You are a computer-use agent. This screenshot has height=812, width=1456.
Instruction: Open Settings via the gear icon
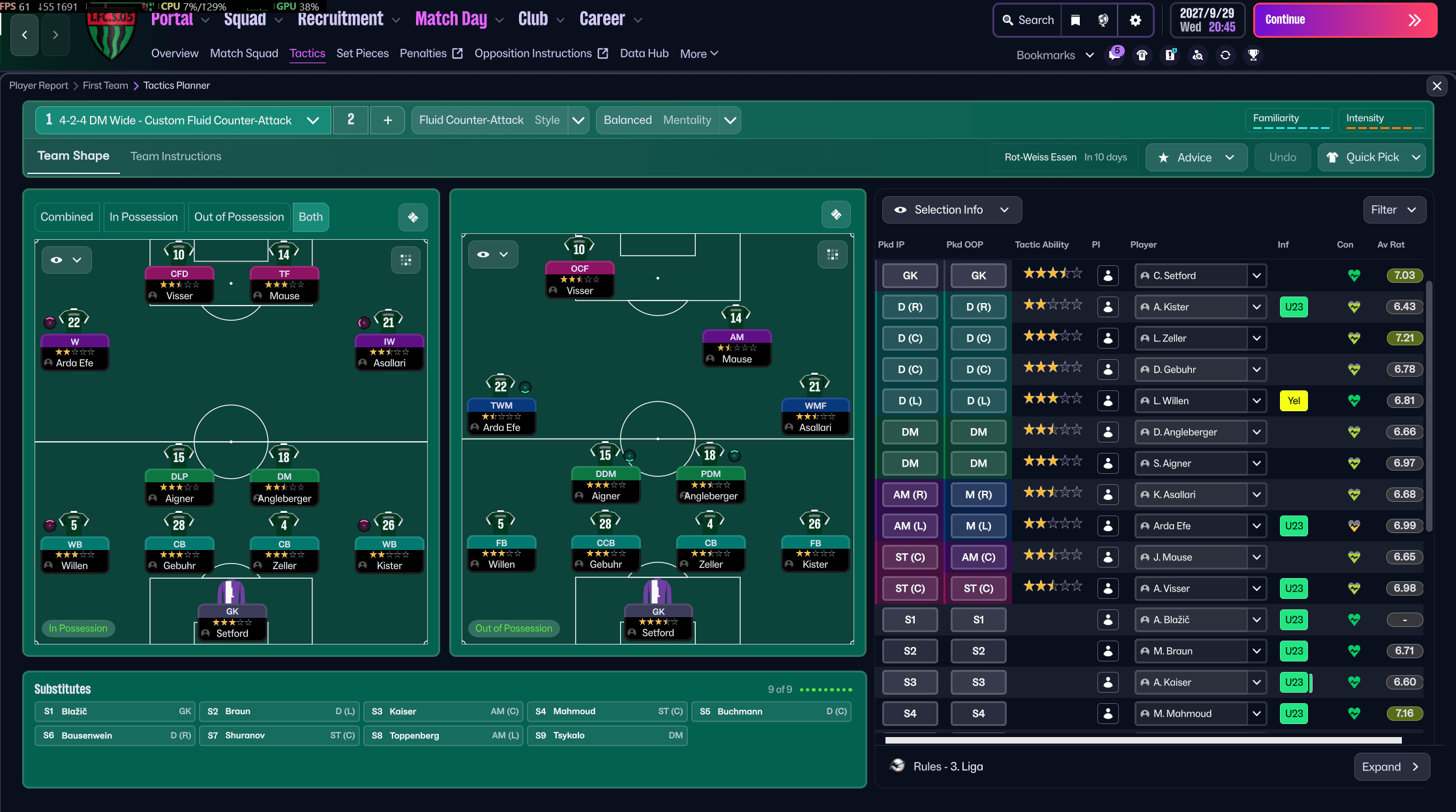tap(1135, 20)
